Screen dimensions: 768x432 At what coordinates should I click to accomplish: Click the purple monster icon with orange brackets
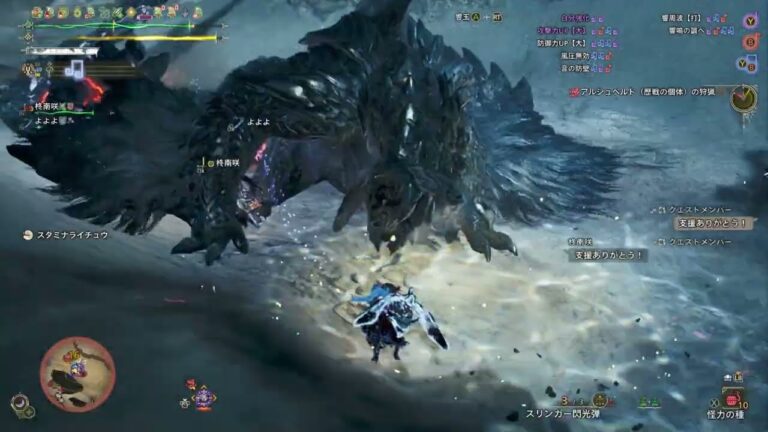point(203,396)
